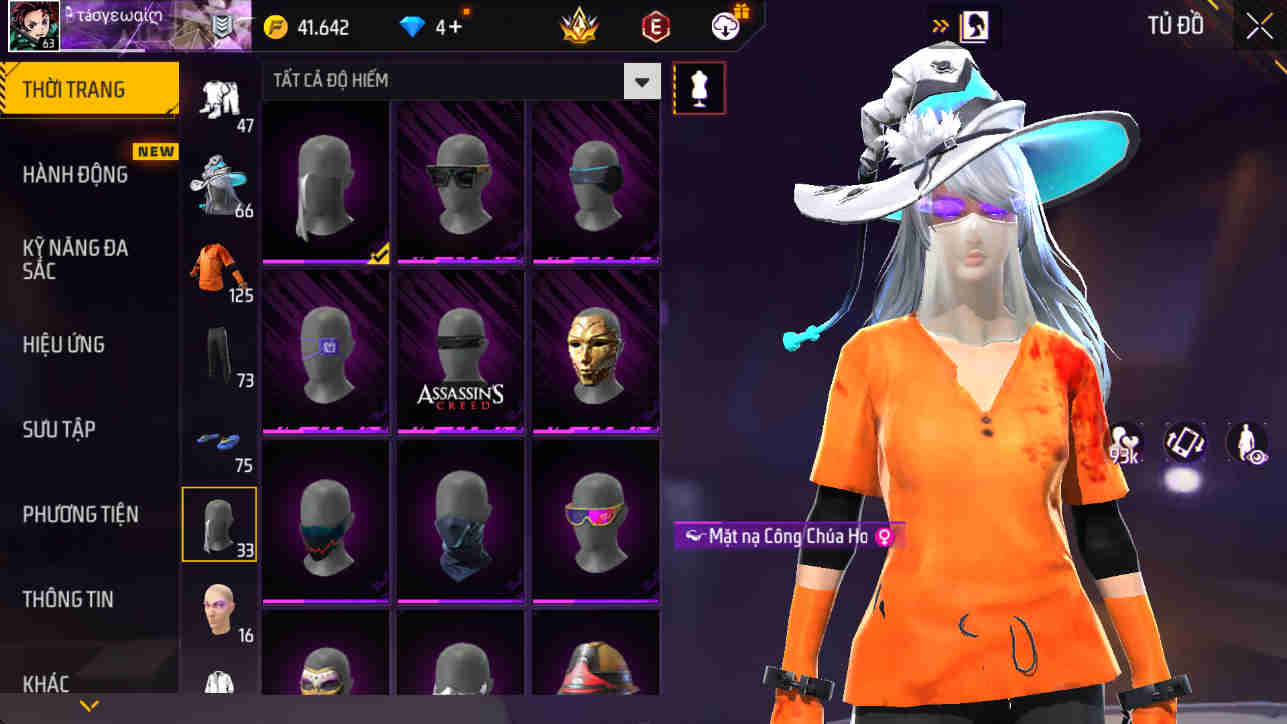
Task: Select the mannequin preview icon beside rarity filter
Action: point(699,86)
